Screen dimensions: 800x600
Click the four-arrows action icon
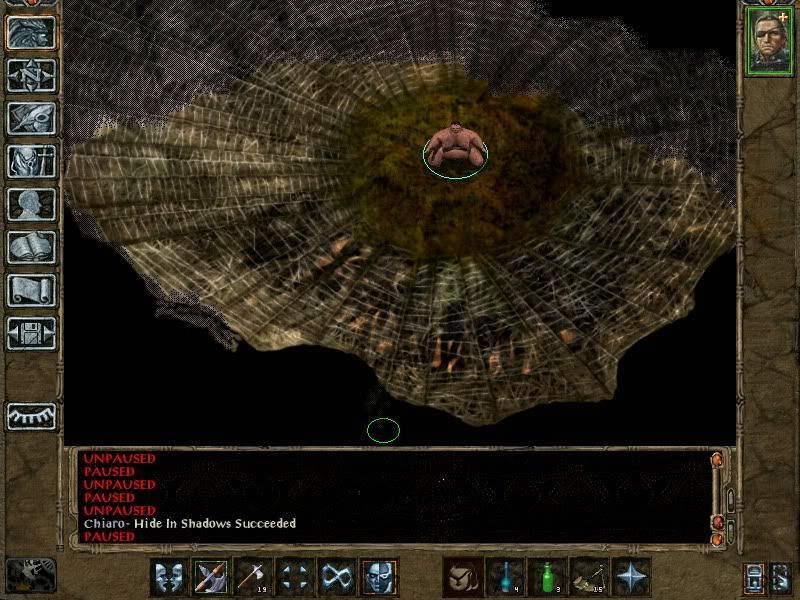(295, 577)
